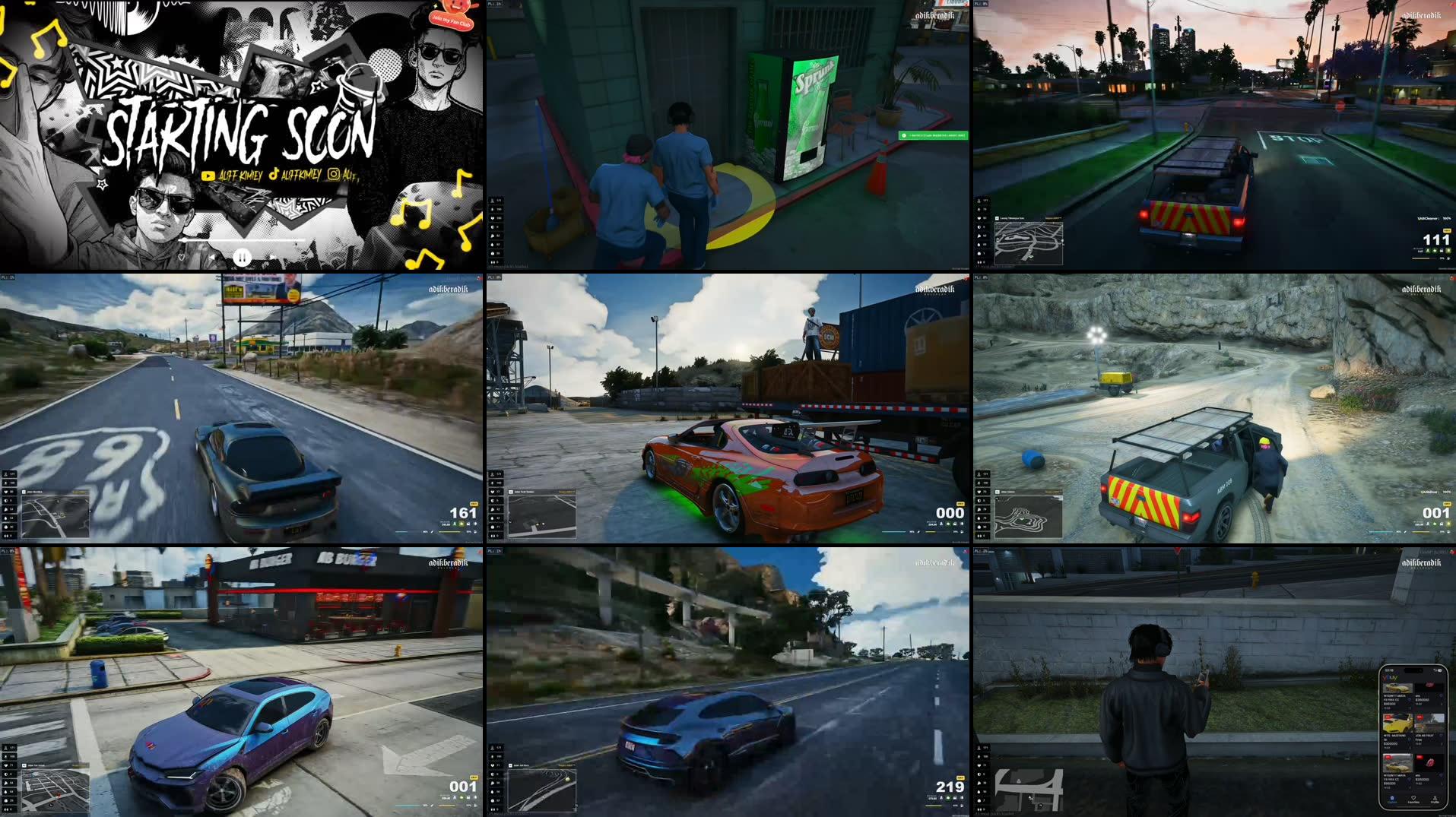Image resolution: width=1456 pixels, height=817 pixels.
Task: Open the Instagram handle icon
Action: 331,176
